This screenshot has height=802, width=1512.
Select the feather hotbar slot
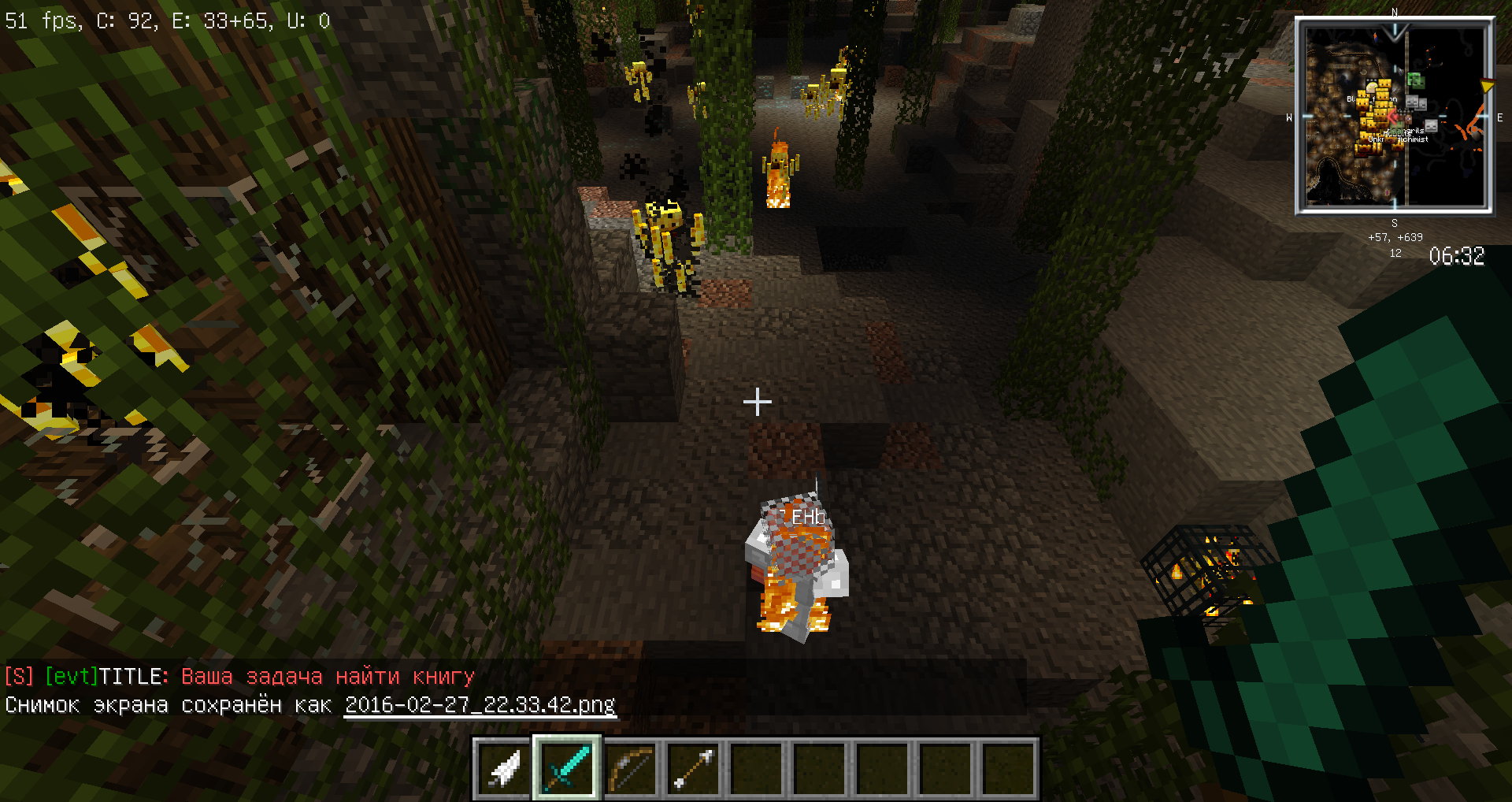click(504, 769)
